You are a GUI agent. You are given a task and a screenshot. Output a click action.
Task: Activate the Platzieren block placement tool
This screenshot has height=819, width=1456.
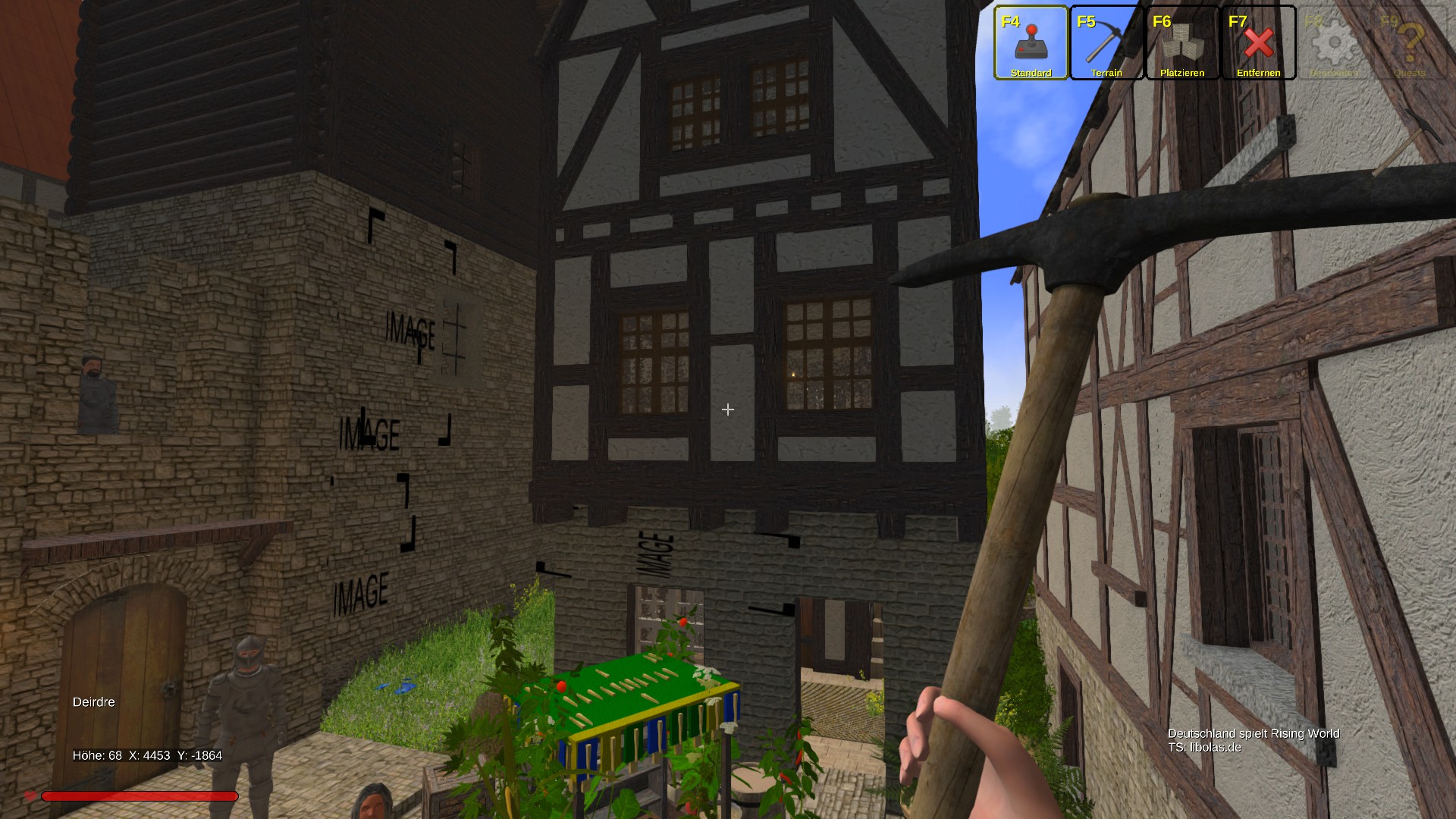(1182, 43)
